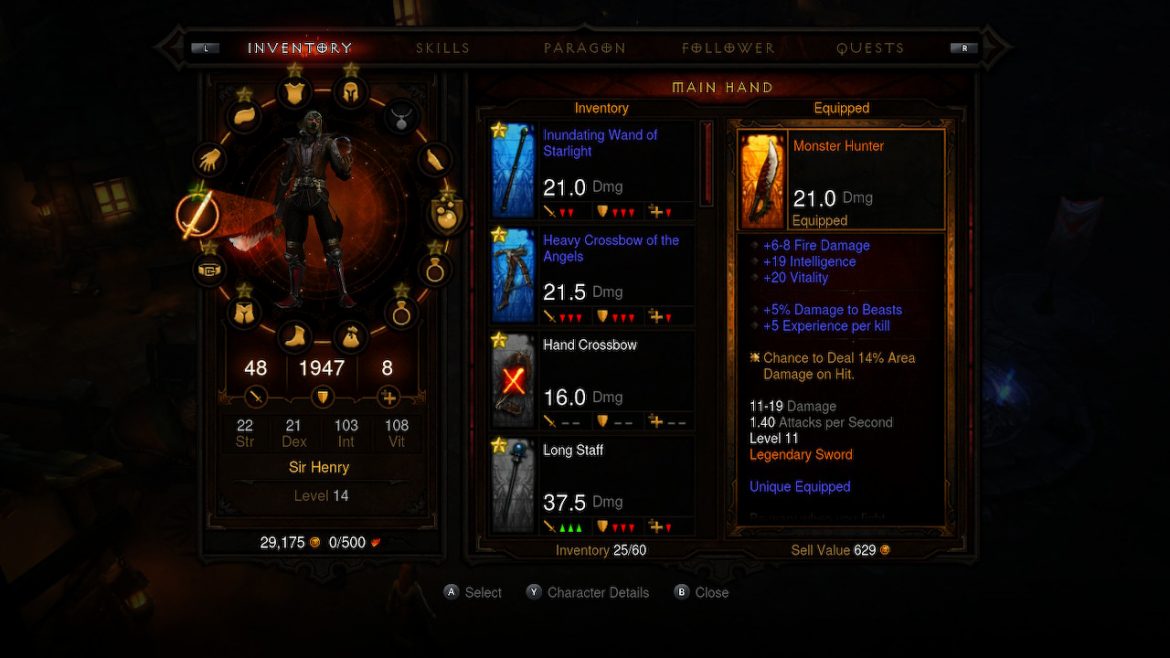Go to the Quests tab
The width and height of the screenshot is (1170, 658).
coord(870,48)
